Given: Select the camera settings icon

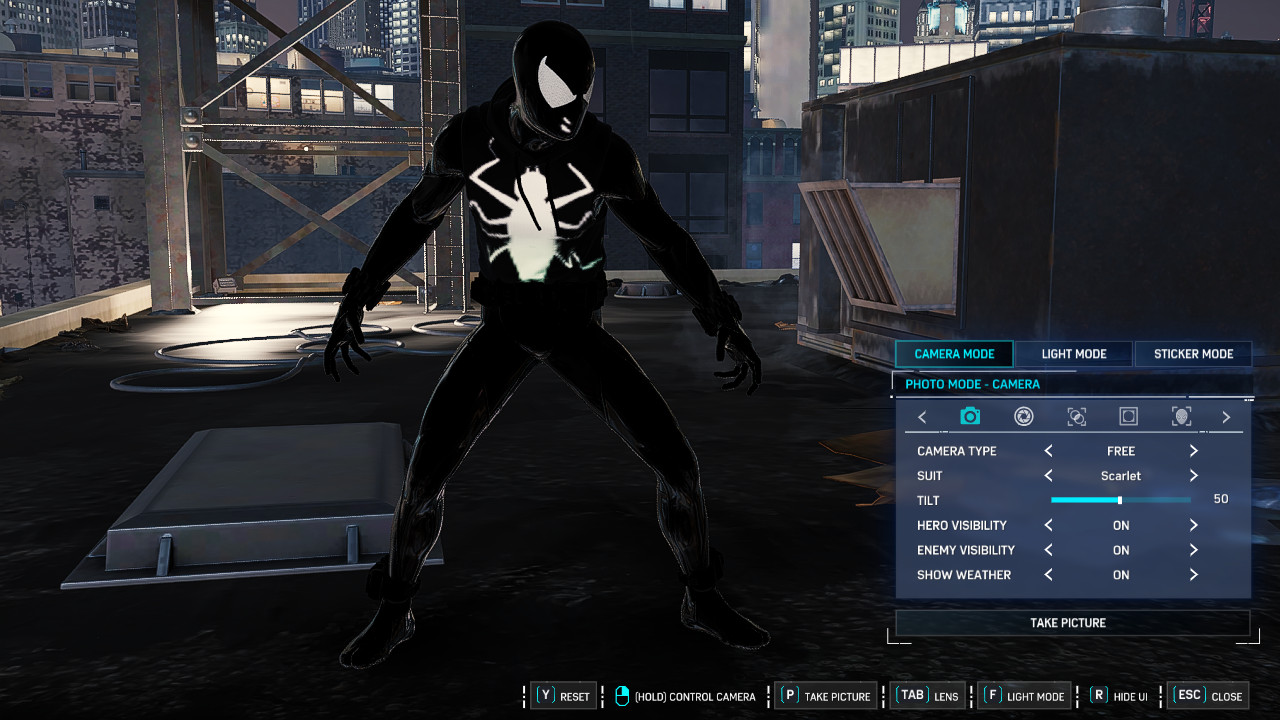Looking at the screenshot, I should pos(969,417).
